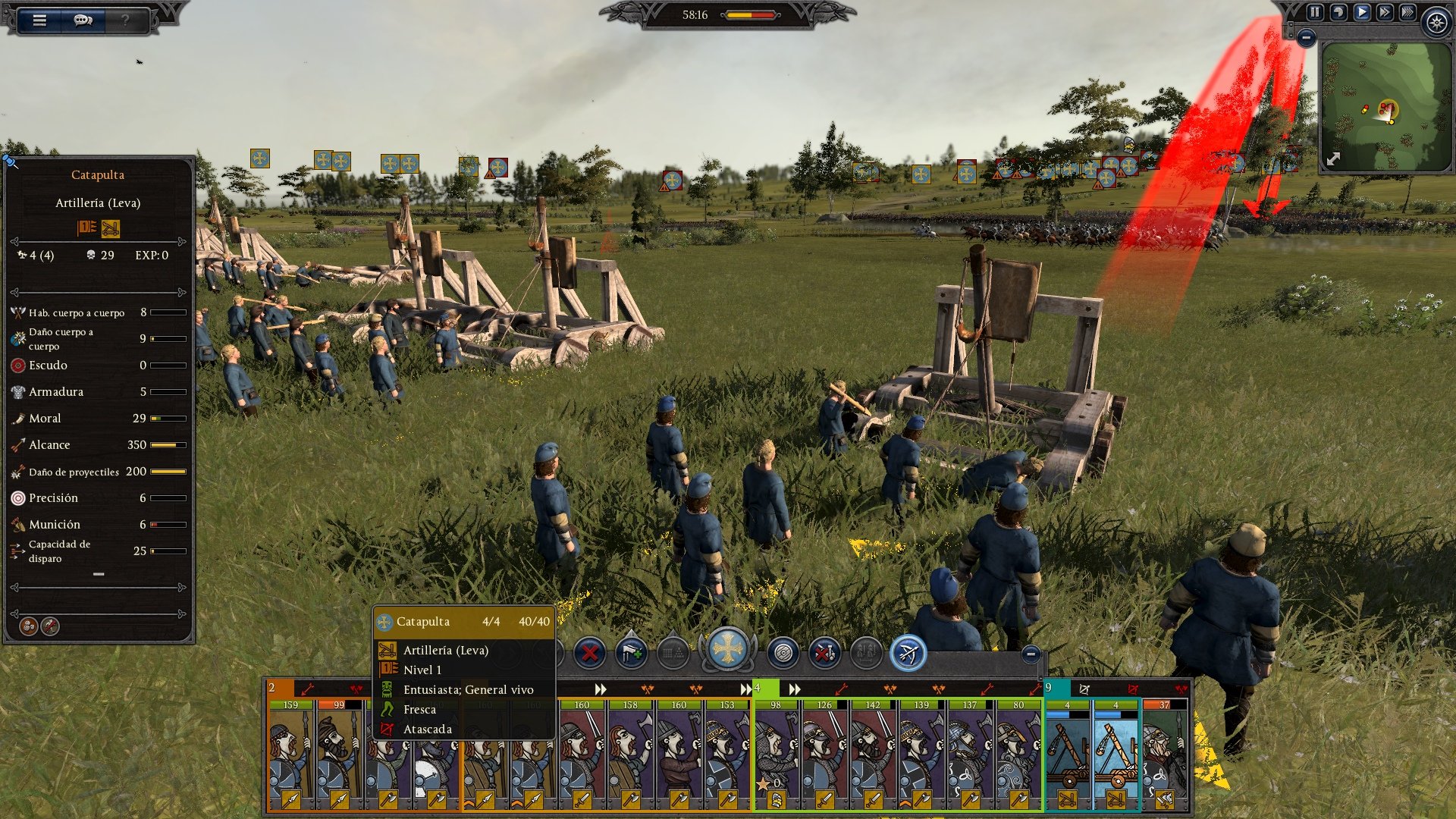Set battle speed to triple fast forward
1456x819 pixels.
coord(1407,12)
